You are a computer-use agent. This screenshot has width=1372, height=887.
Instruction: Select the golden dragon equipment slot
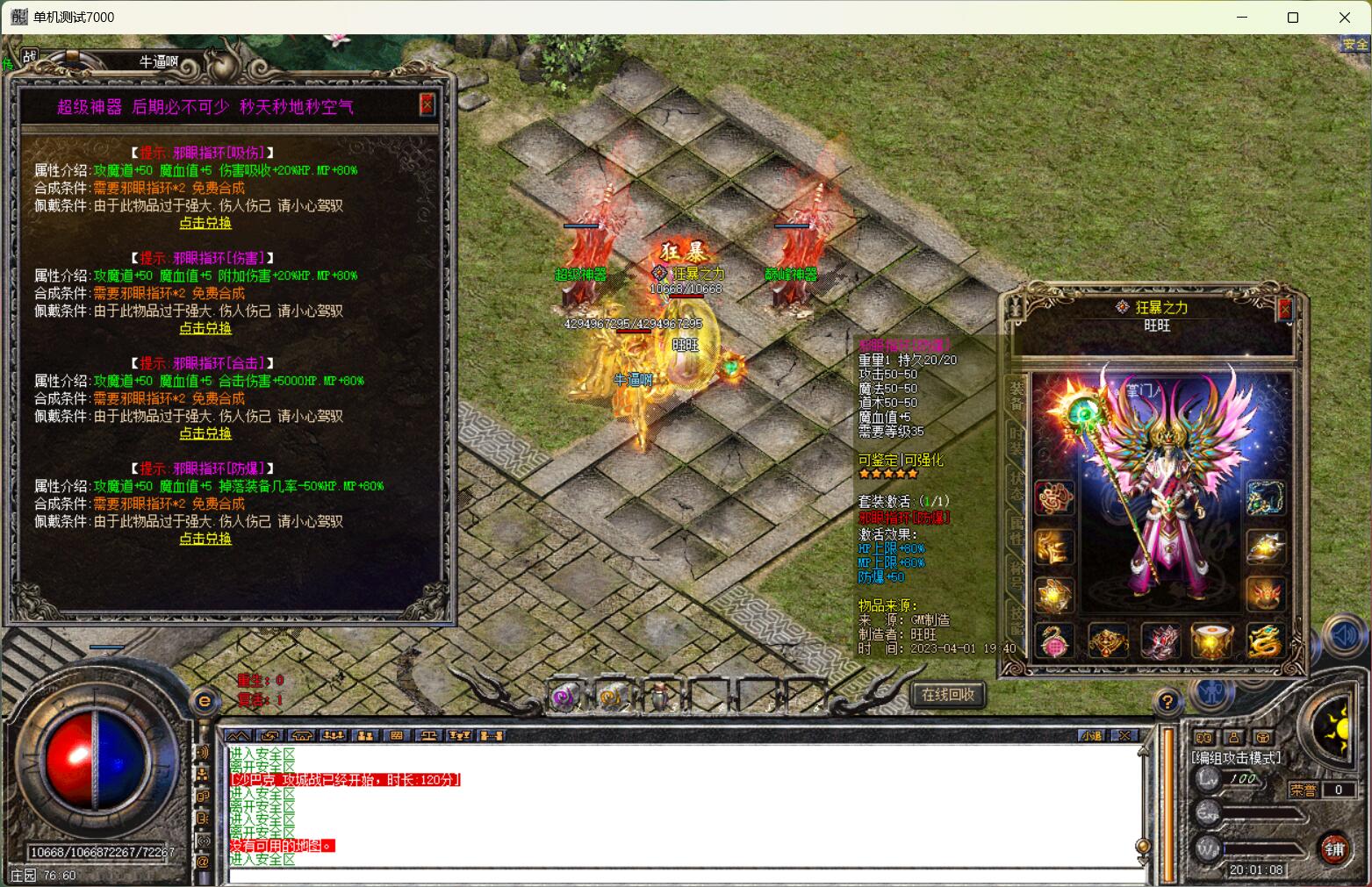click(x=1265, y=642)
